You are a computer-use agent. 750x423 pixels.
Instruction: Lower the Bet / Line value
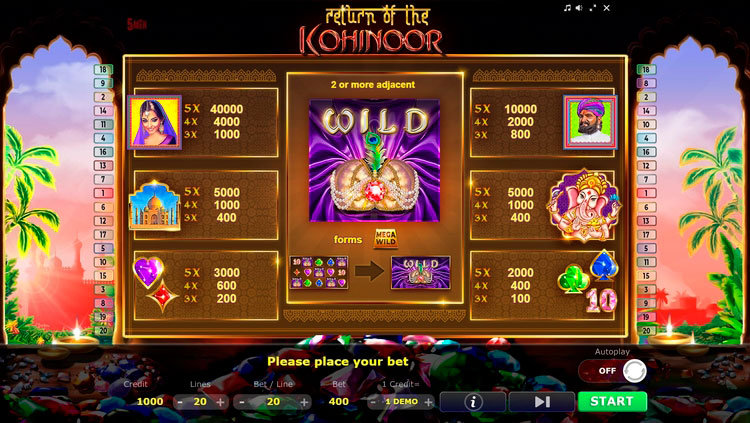click(243, 402)
